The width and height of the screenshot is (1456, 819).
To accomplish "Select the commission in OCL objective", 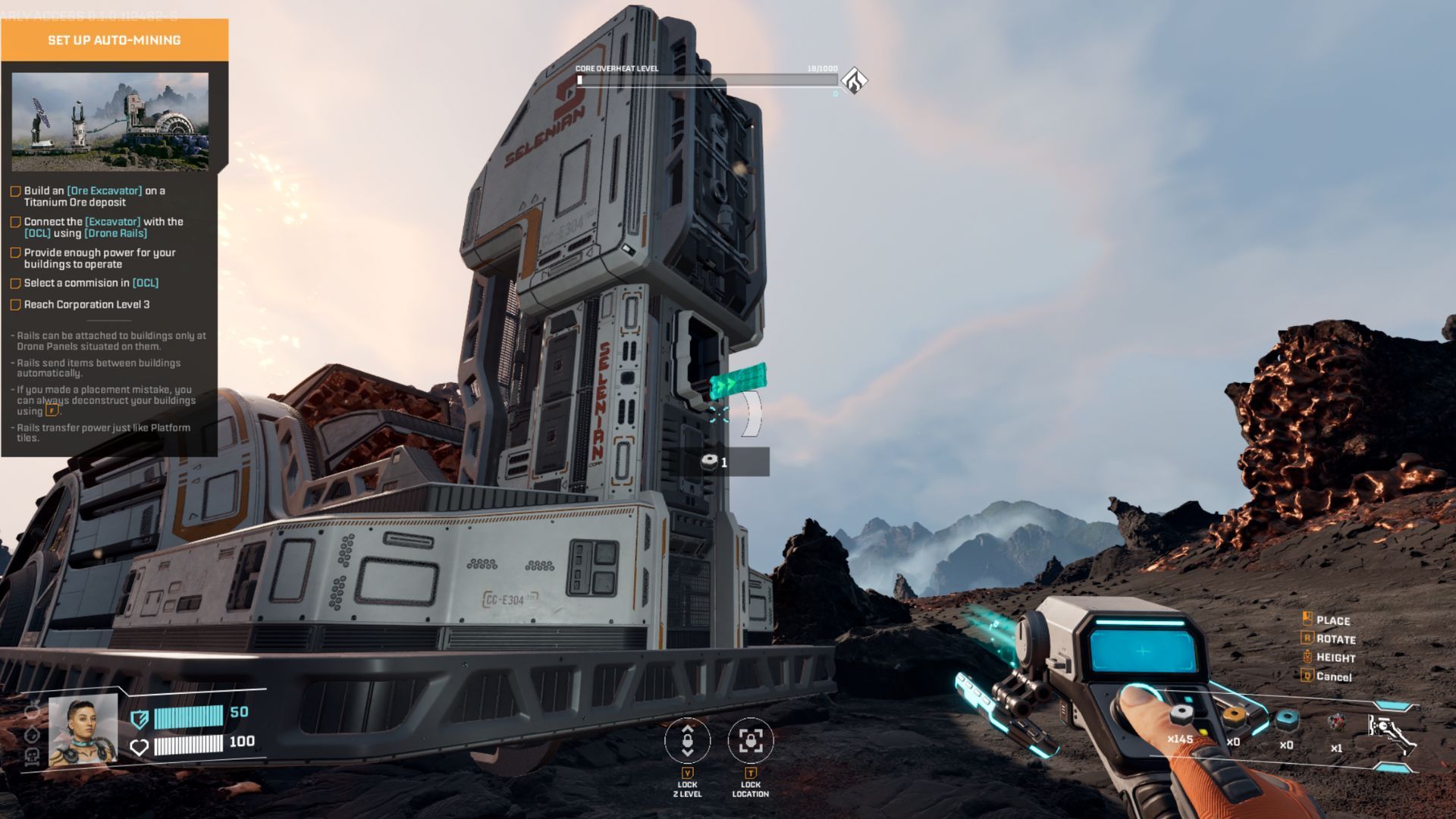I will (x=91, y=283).
